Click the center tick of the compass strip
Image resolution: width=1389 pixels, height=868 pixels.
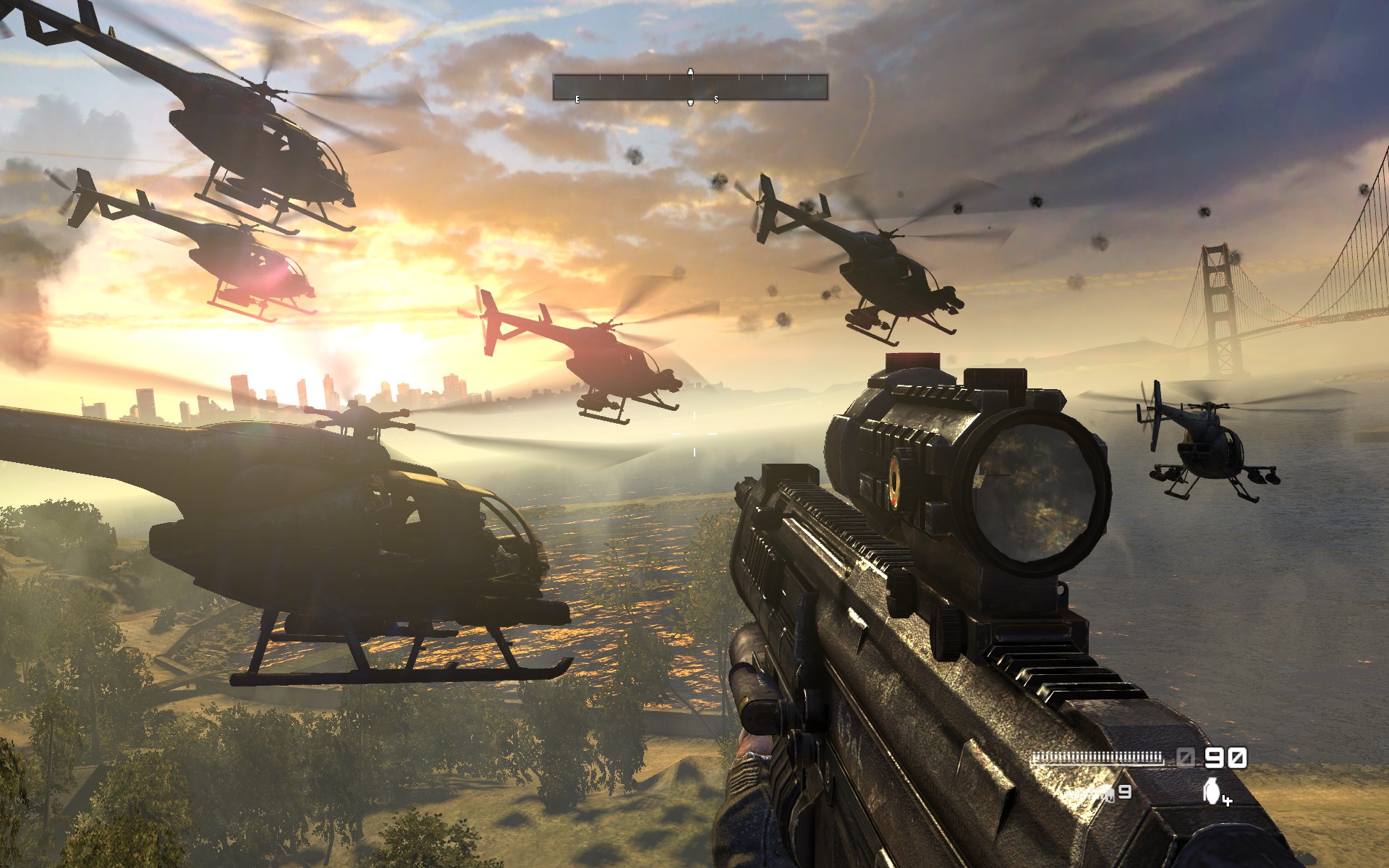tap(691, 77)
